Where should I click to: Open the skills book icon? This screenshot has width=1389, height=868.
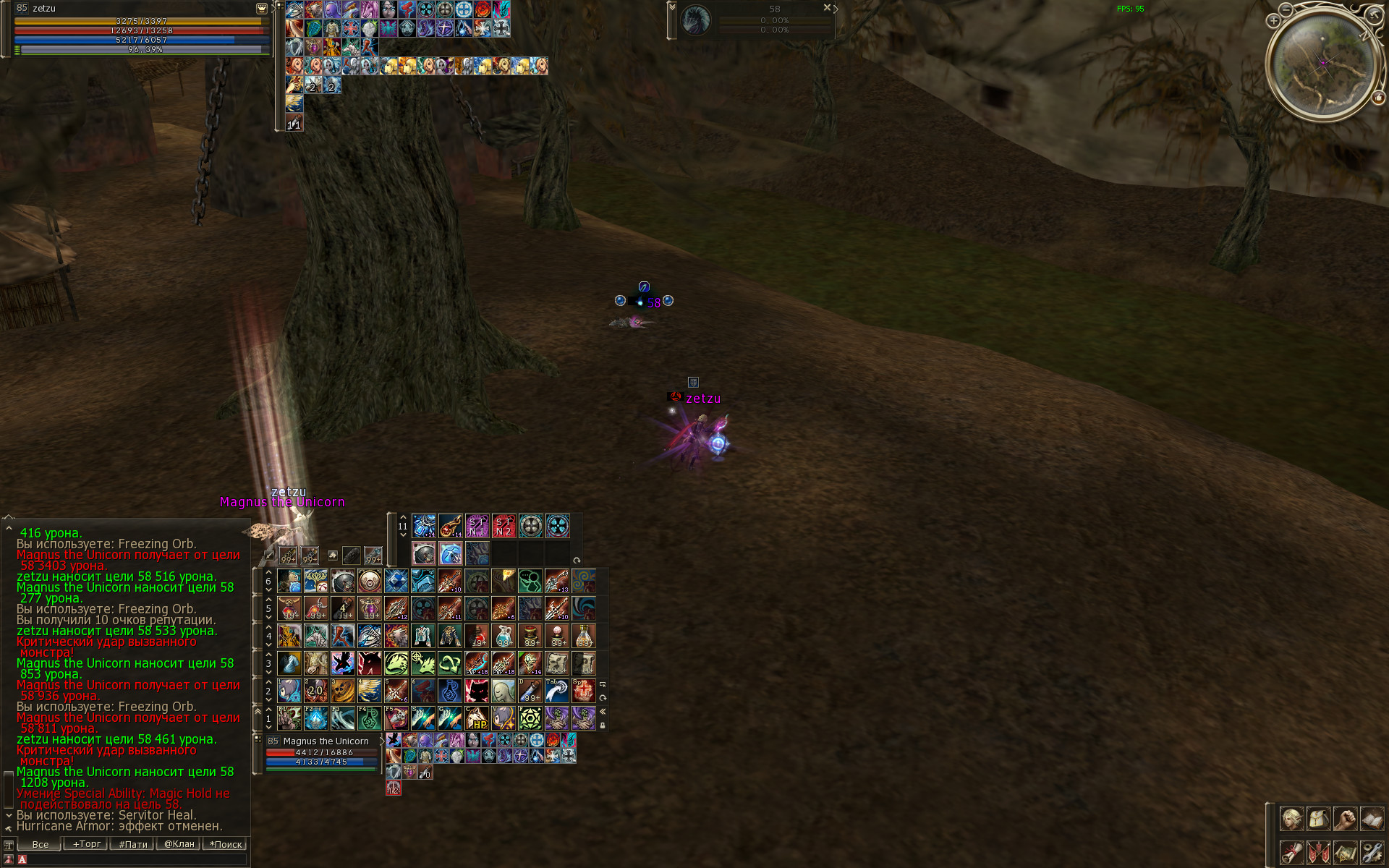pyautogui.click(x=1372, y=819)
